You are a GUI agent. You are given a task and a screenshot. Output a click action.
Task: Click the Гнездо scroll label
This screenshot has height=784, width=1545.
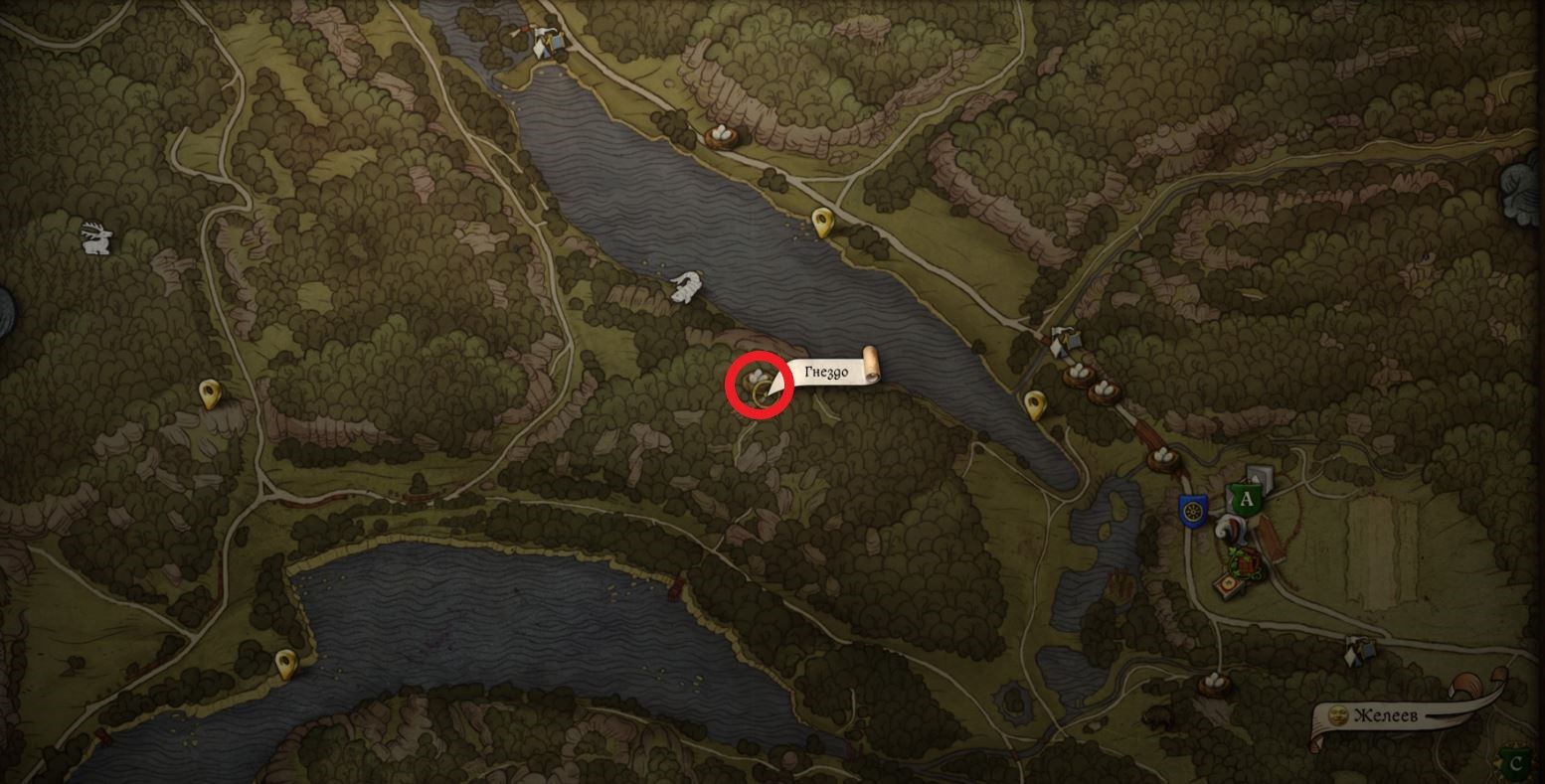pos(830,373)
